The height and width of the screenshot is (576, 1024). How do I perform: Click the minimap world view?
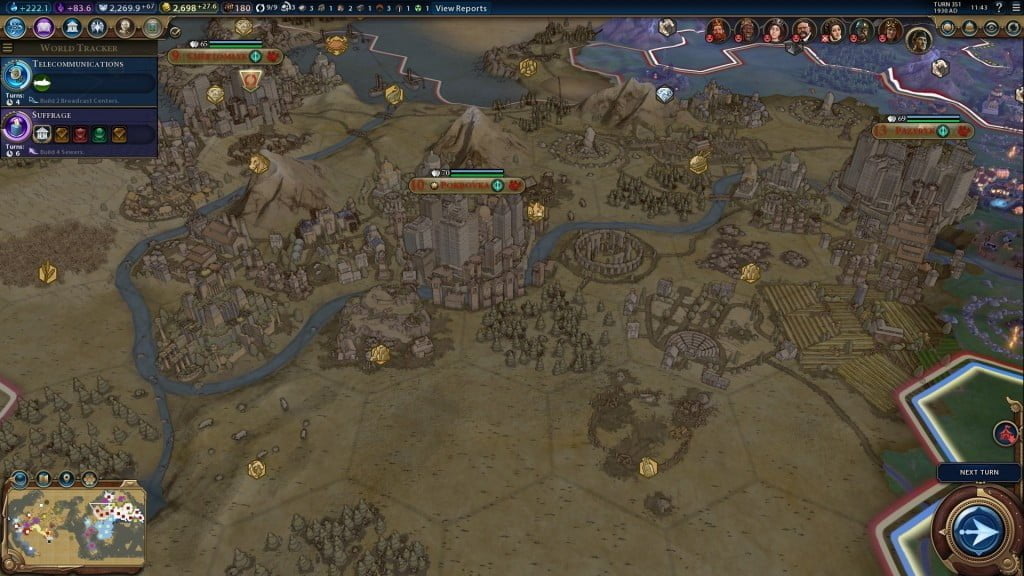(x=76, y=517)
